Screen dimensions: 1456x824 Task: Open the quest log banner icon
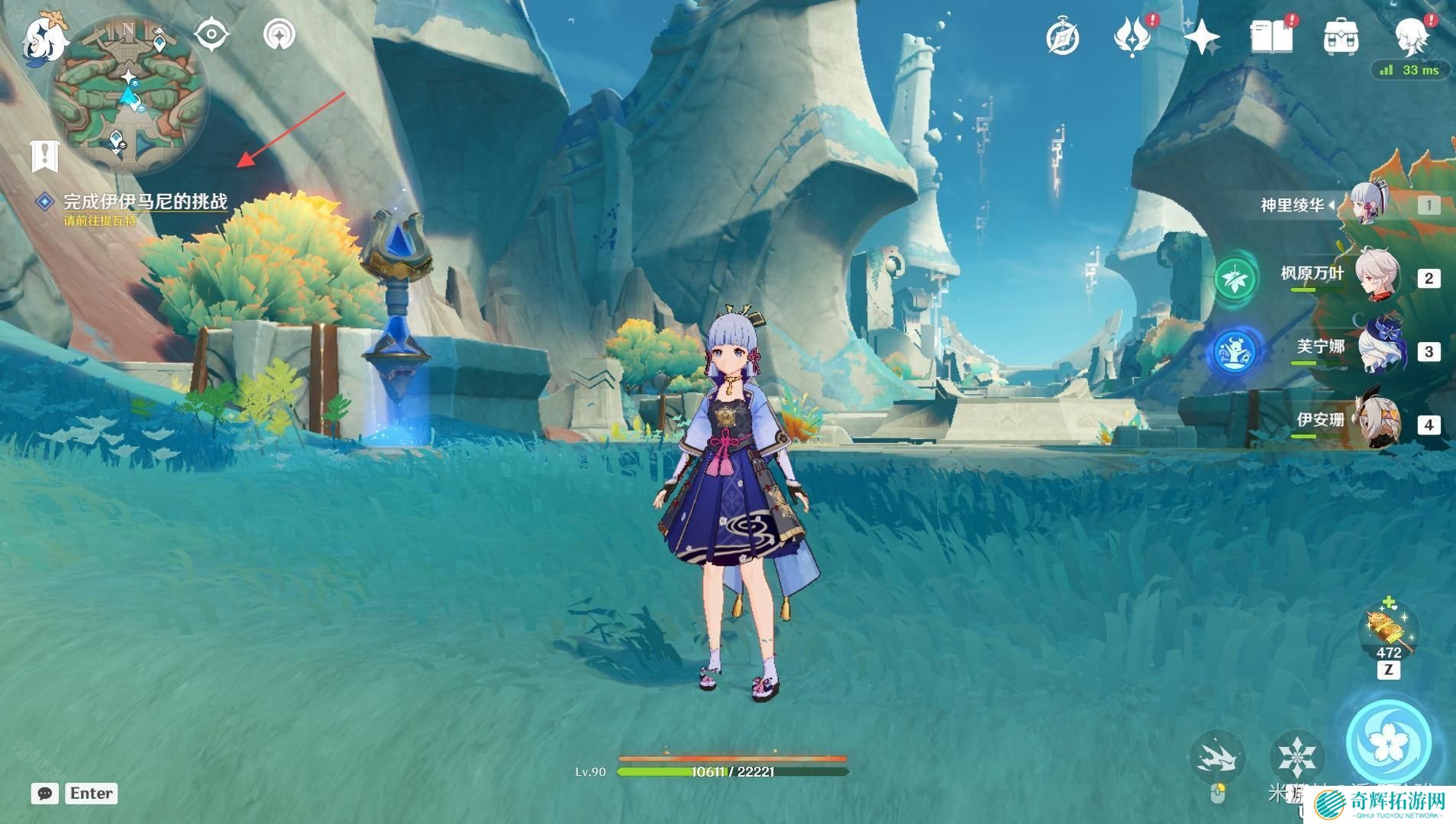[45, 155]
